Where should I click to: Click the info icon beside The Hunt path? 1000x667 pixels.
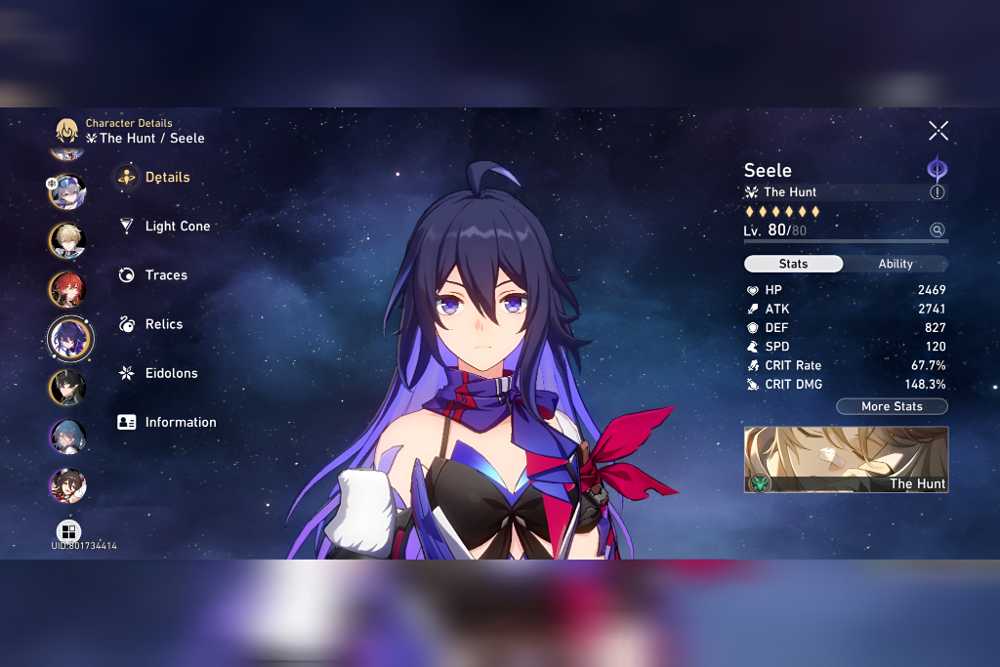click(x=937, y=192)
